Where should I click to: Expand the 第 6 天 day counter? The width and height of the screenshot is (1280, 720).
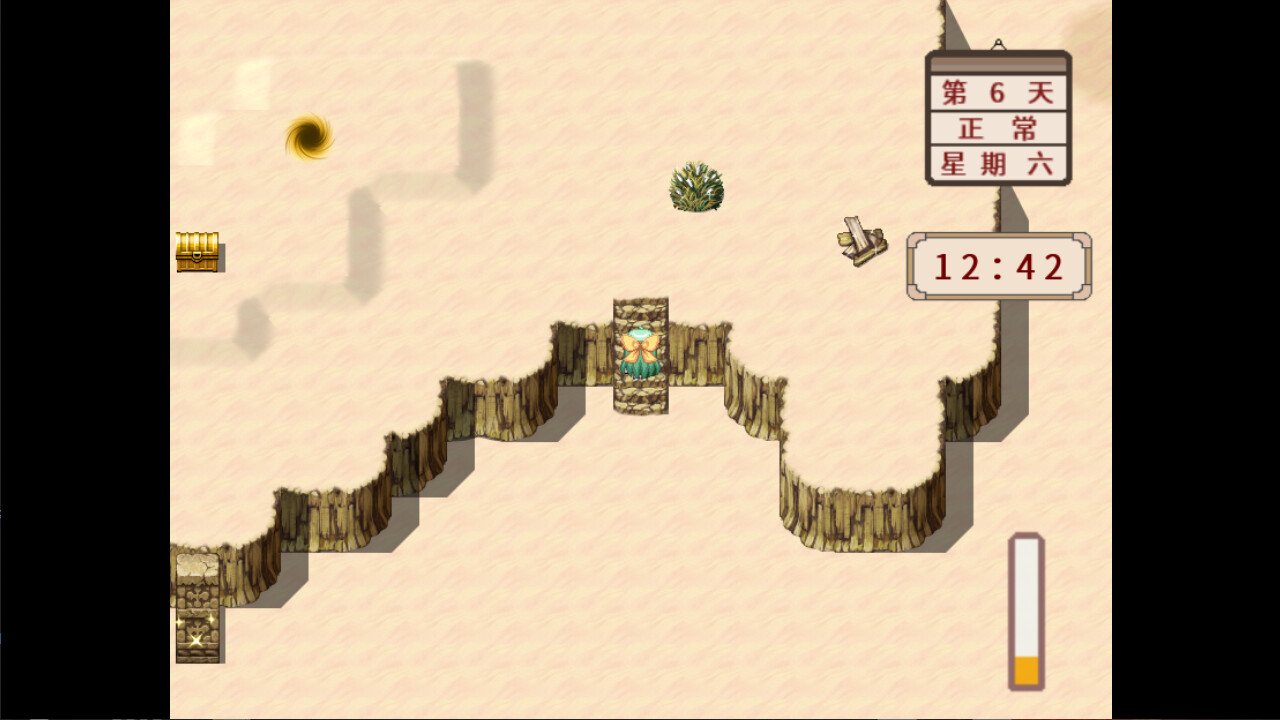997,91
